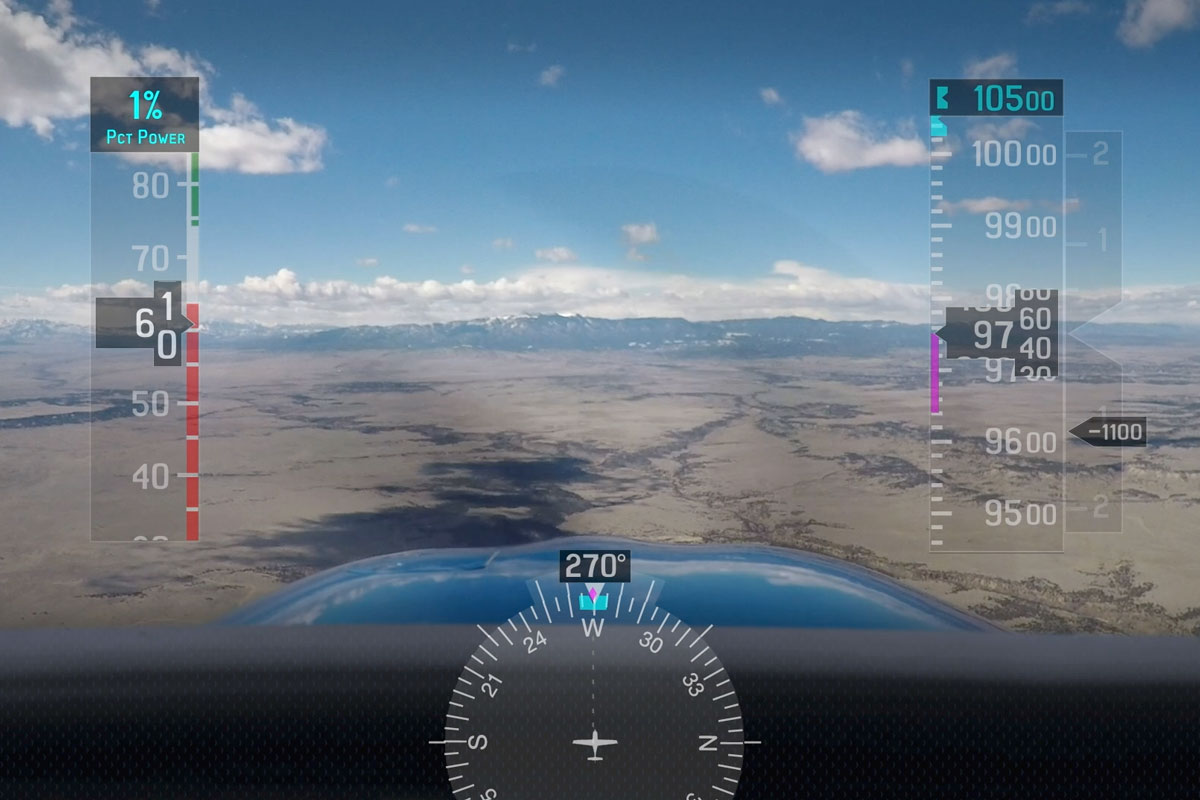Select the 10500 selected-altitude box
The image size is (1200, 800).
[x=996, y=99]
